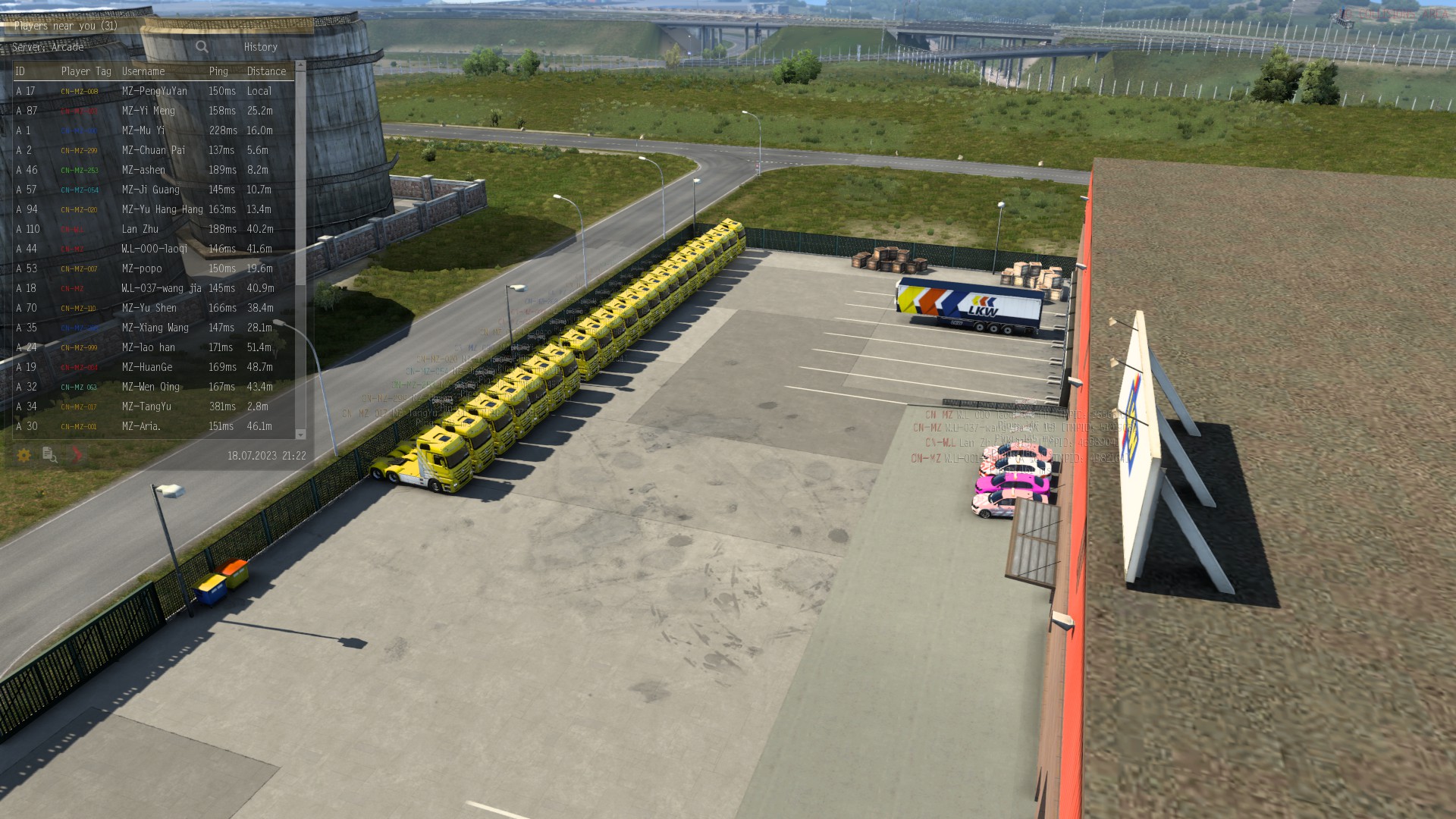Open settings with the gear icon
The width and height of the screenshot is (1456, 819).
click(x=24, y=455)
